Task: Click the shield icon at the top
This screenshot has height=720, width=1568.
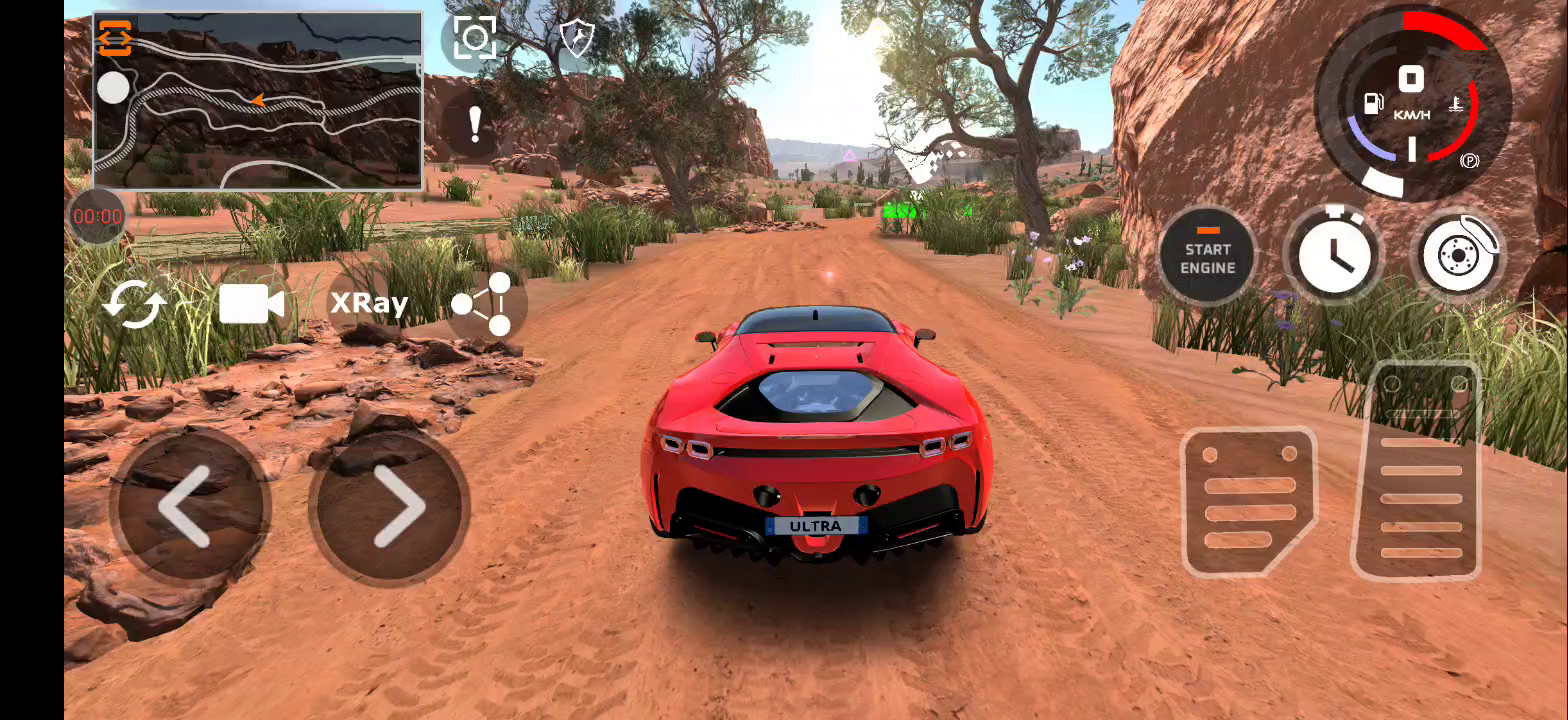Action: [x=577, y=39]
